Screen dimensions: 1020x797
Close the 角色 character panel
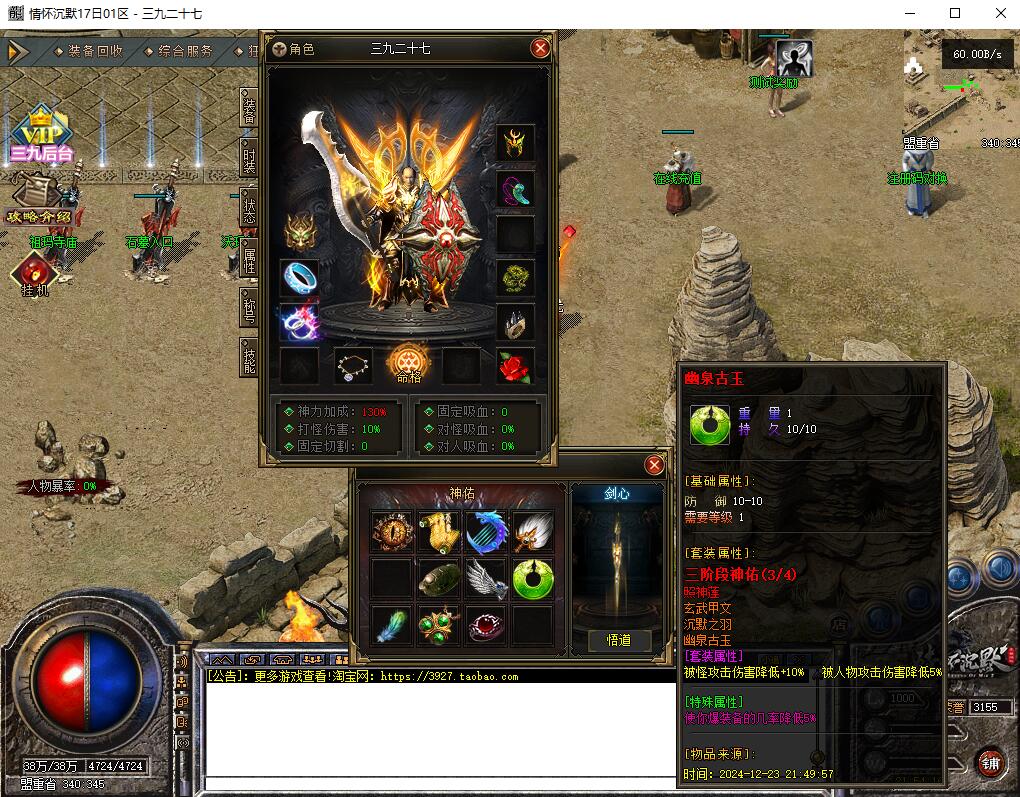540,48
